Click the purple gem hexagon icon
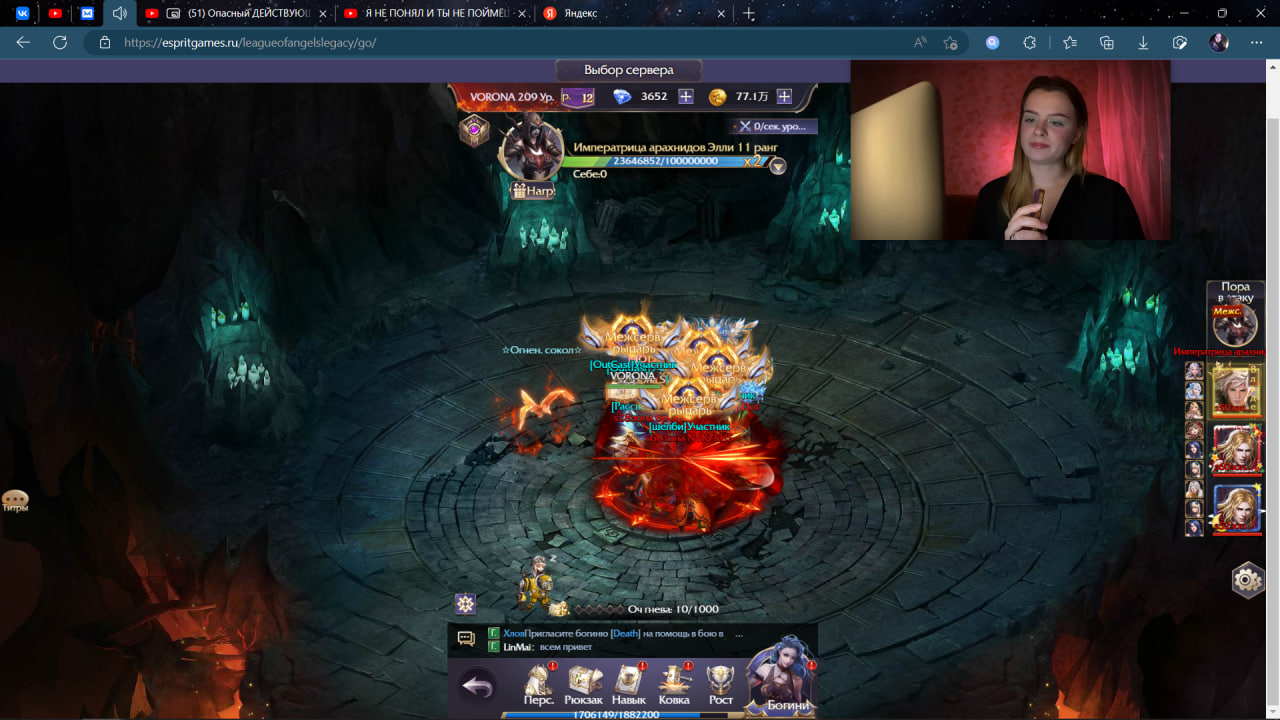1280x720 pixels. (474, 130)
